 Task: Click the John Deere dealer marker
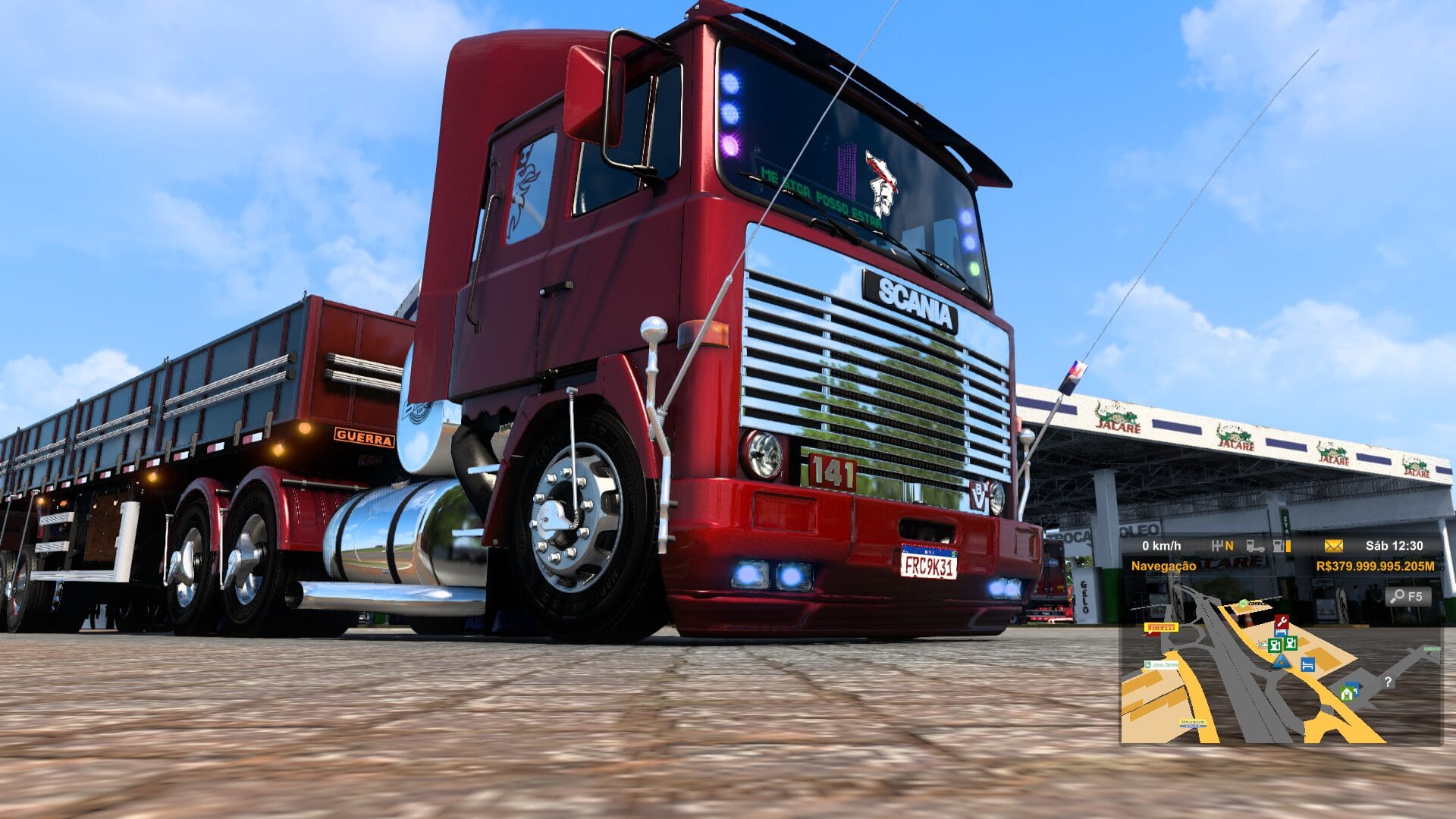click(x=1162, y=664)
